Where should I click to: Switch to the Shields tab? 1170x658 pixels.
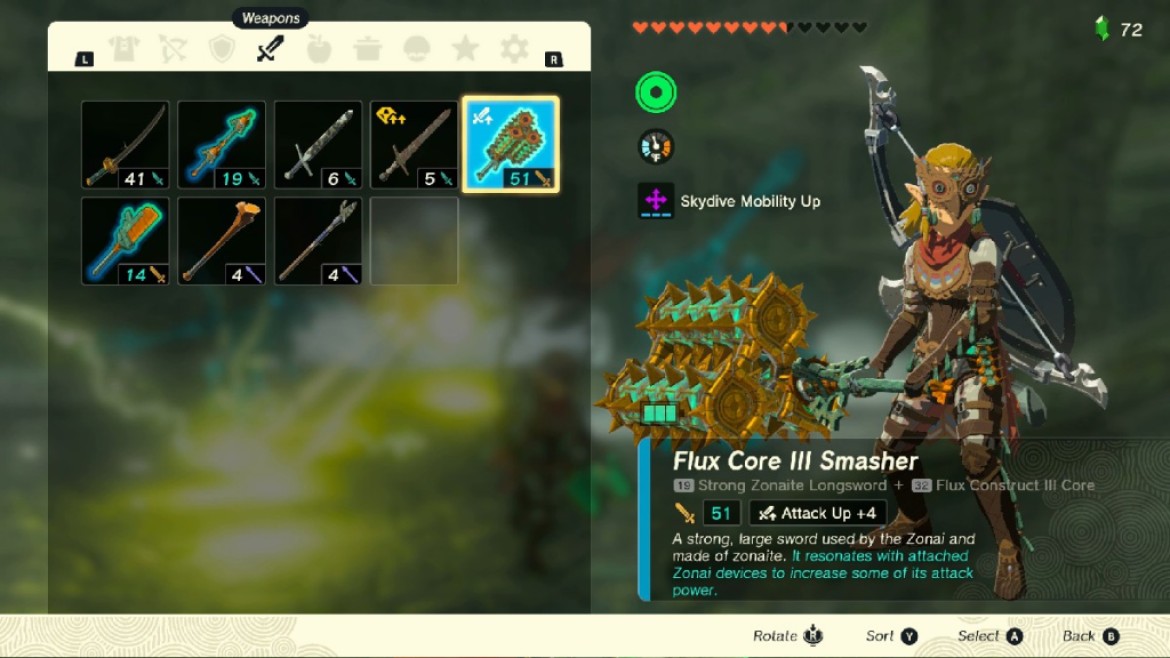[221, 49]
